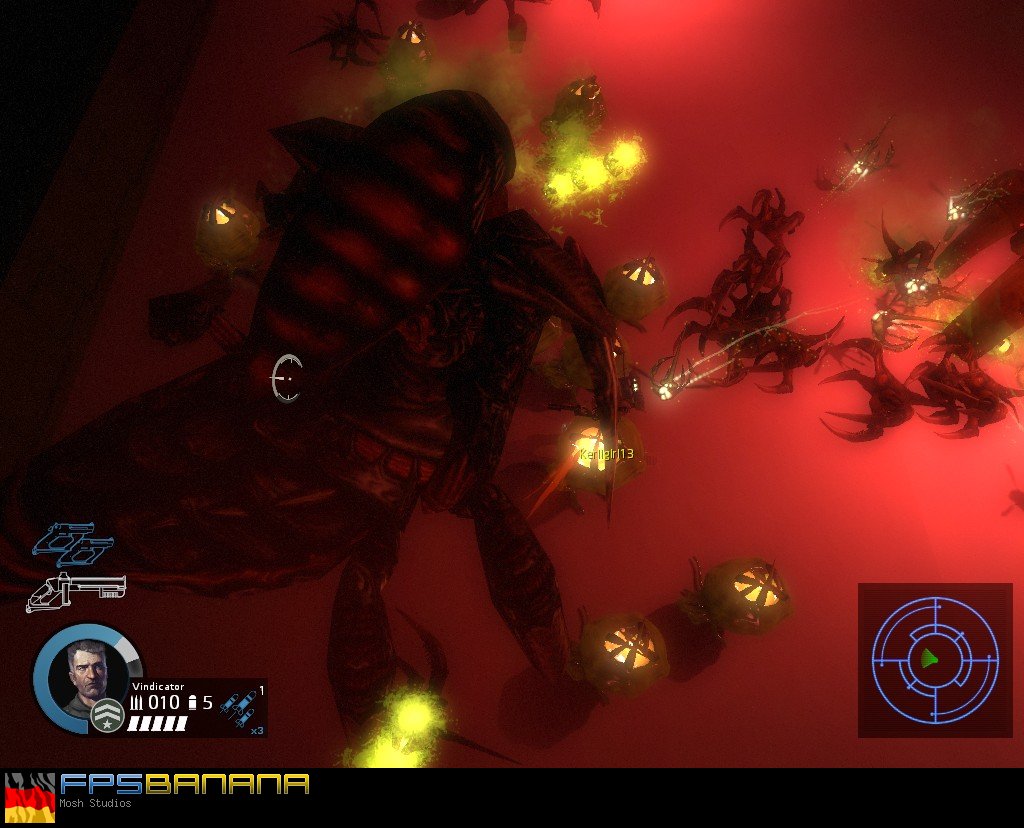1024x828 pixels.
Task: Select the dual pistols weapon icon
Action: tap(73, 541)
